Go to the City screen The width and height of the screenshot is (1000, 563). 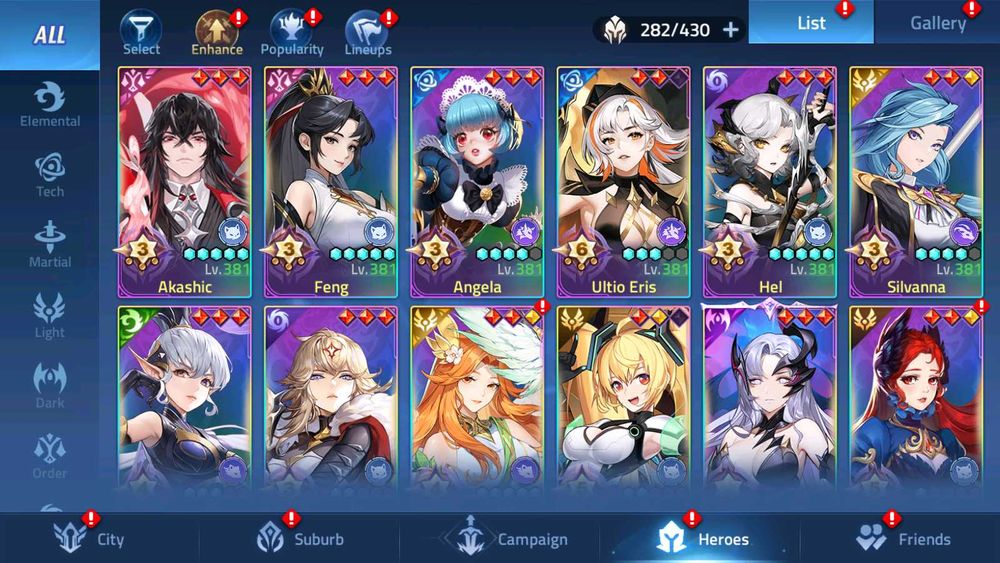(90, 539)
